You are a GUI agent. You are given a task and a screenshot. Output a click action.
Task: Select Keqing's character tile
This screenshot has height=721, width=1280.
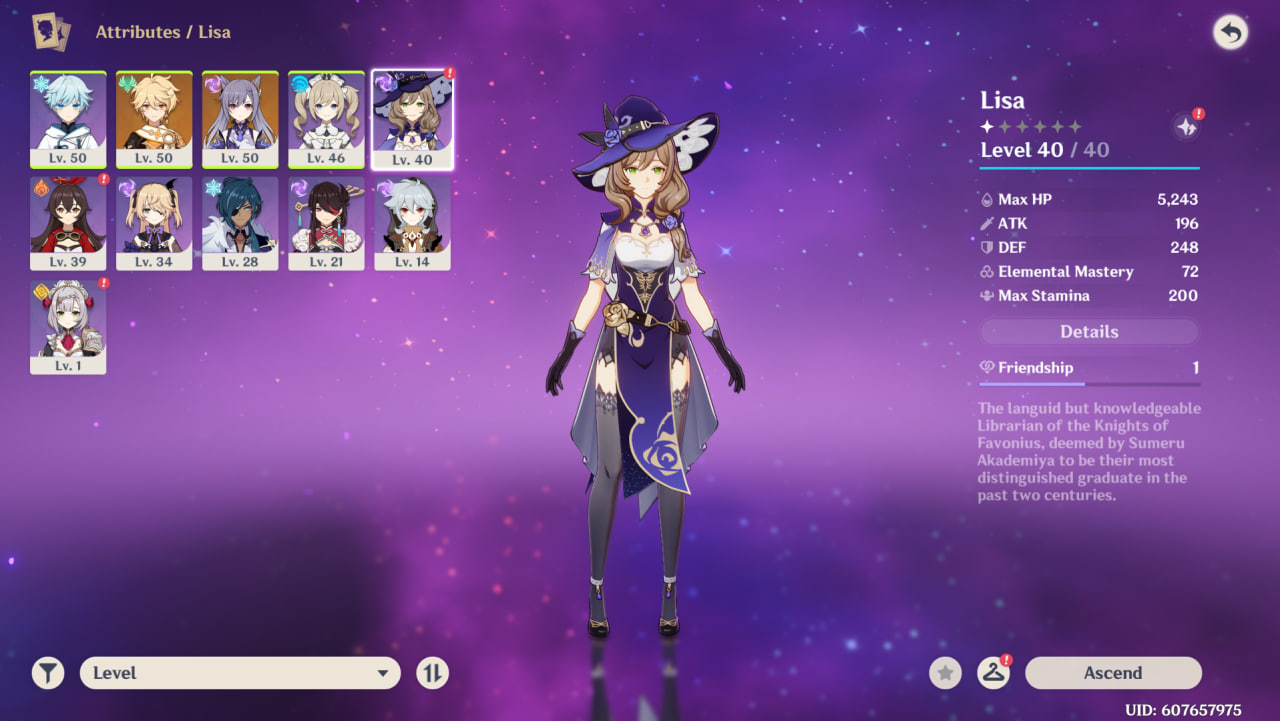[x=240, y=119]
